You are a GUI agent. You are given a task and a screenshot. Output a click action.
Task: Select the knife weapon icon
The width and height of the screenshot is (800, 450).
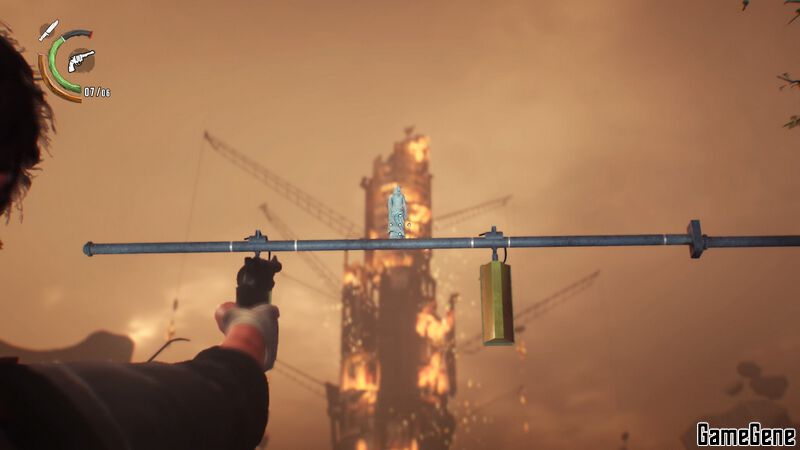(48, 30)
